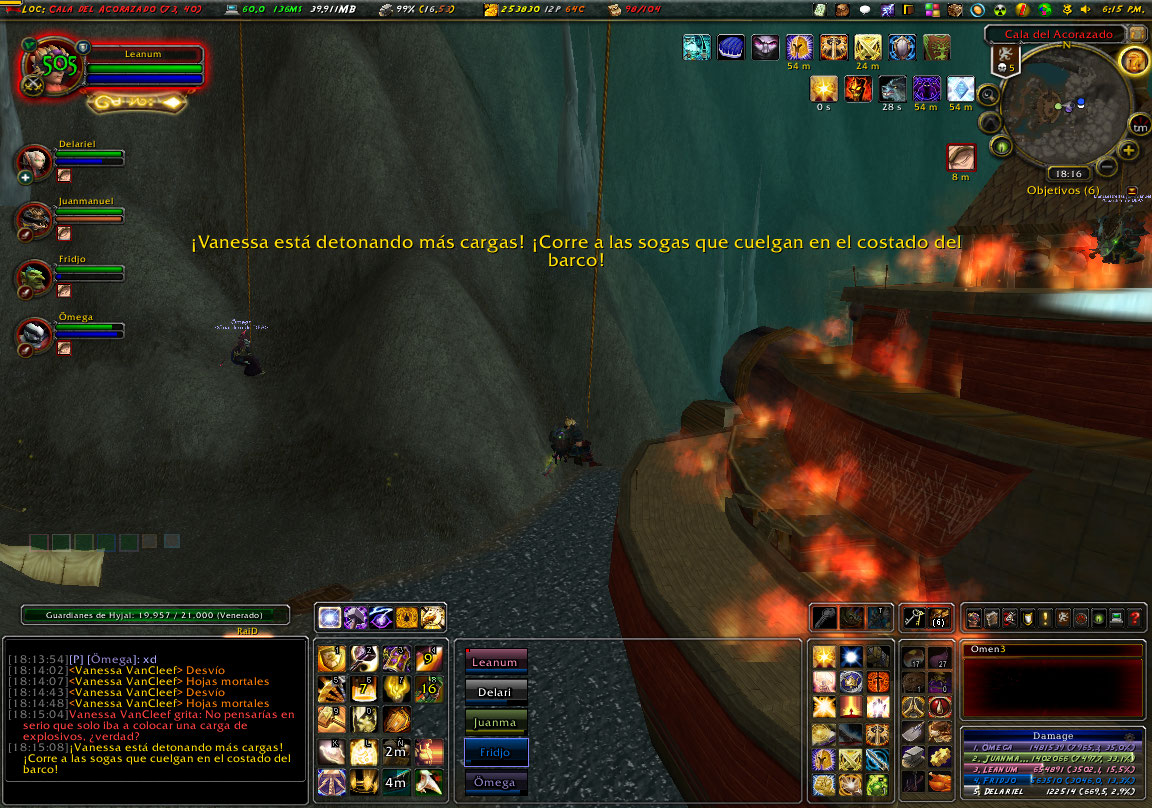Toggle the minimap tracking magnifier button
The image size is (1152, 808).
click(988, 96)
